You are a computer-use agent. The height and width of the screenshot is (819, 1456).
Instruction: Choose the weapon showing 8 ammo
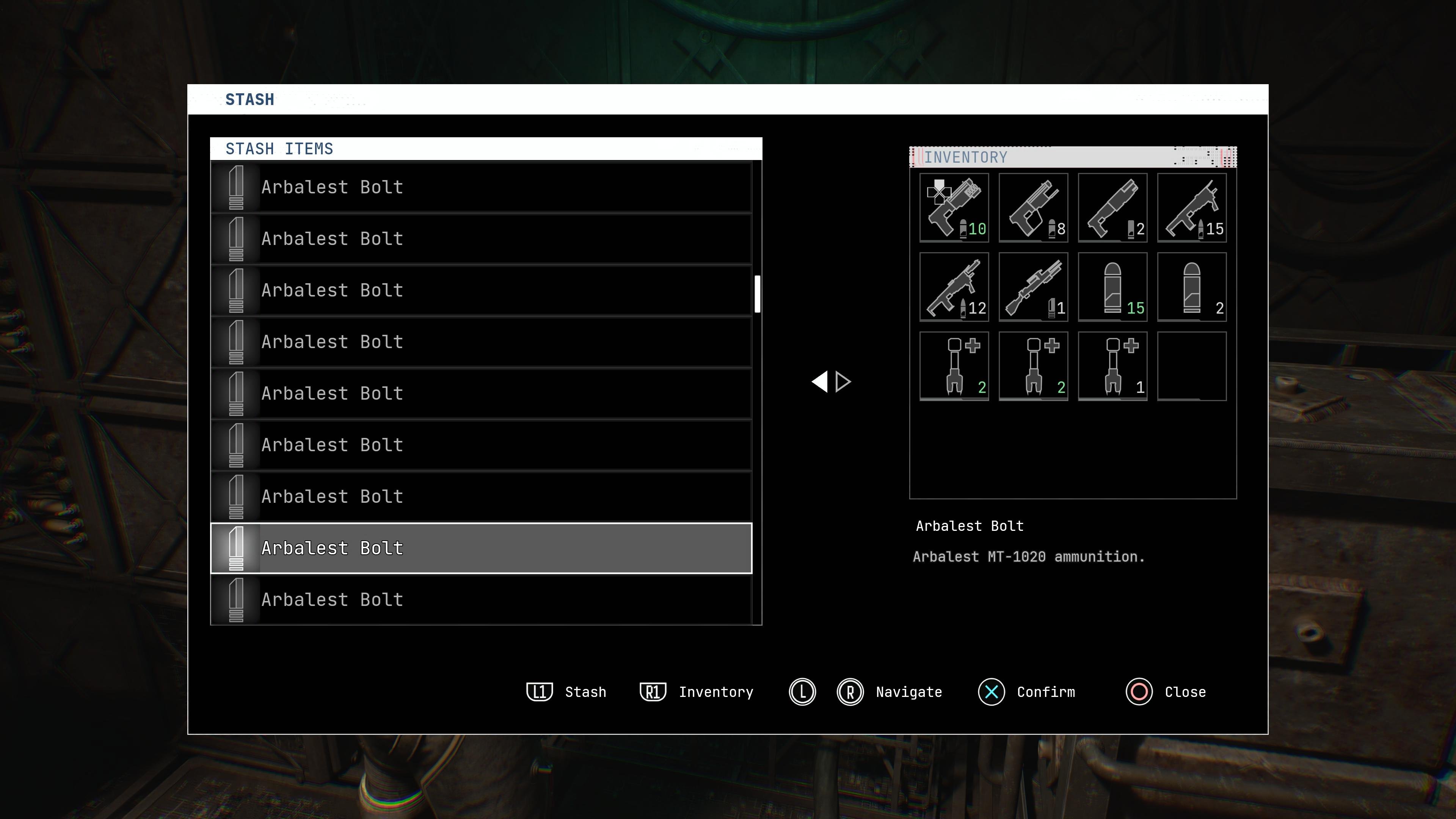(x=1033, y=207)
